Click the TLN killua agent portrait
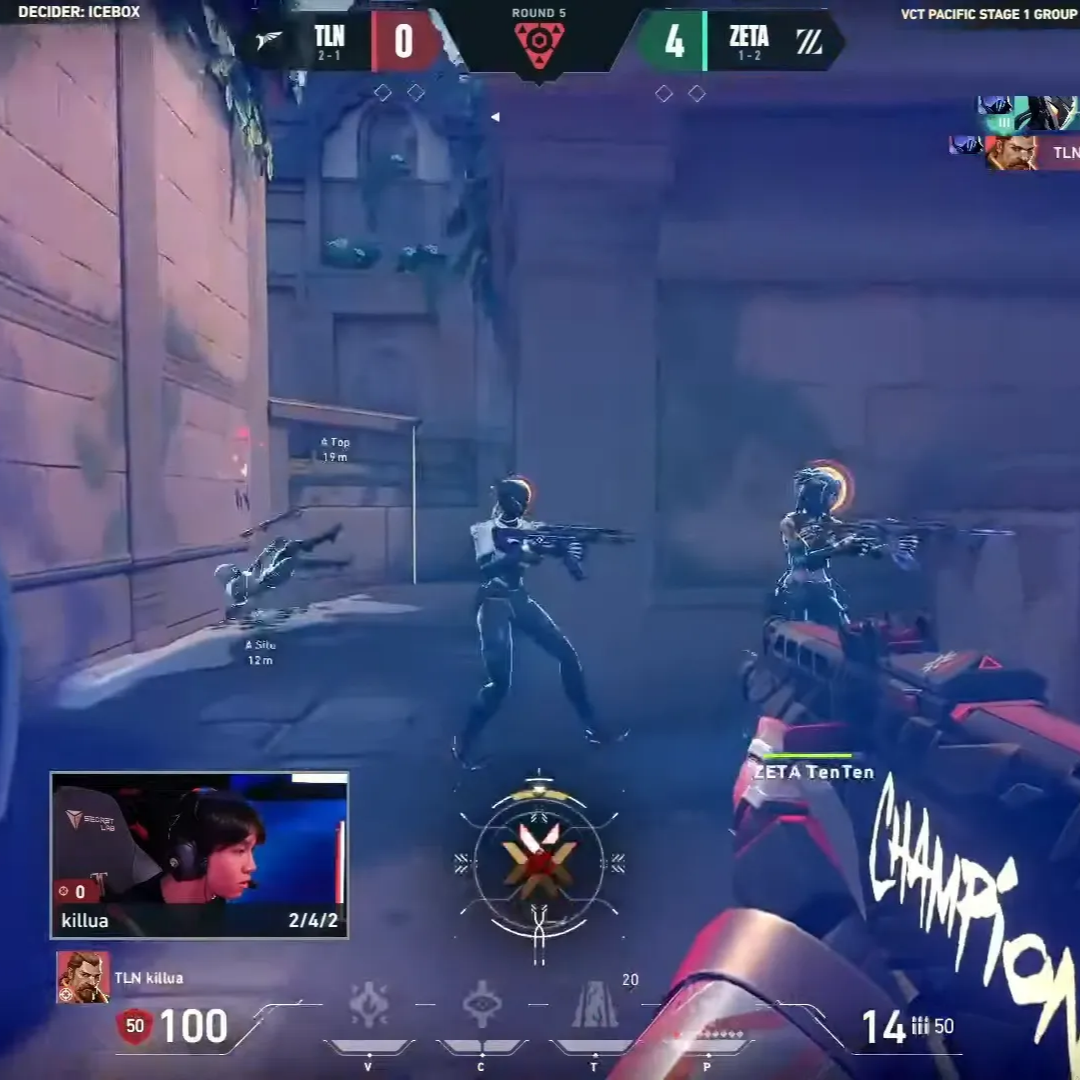Screen dimensions: 1080x1080 tap(83, 977)
